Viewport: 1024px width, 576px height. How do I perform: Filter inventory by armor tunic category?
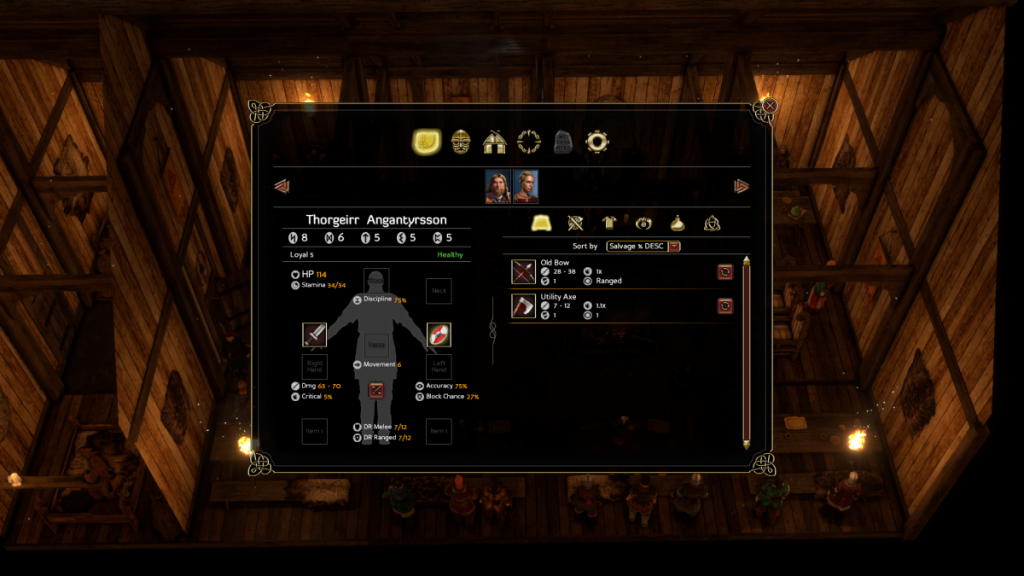[x=610, y=223]
